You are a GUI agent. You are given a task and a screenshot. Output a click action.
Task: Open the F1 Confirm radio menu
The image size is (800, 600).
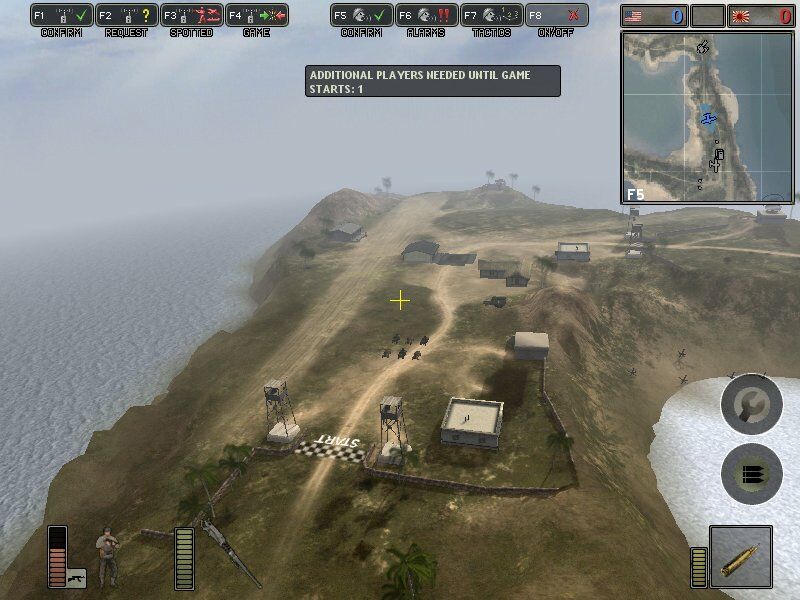click(x=62, y=16)
